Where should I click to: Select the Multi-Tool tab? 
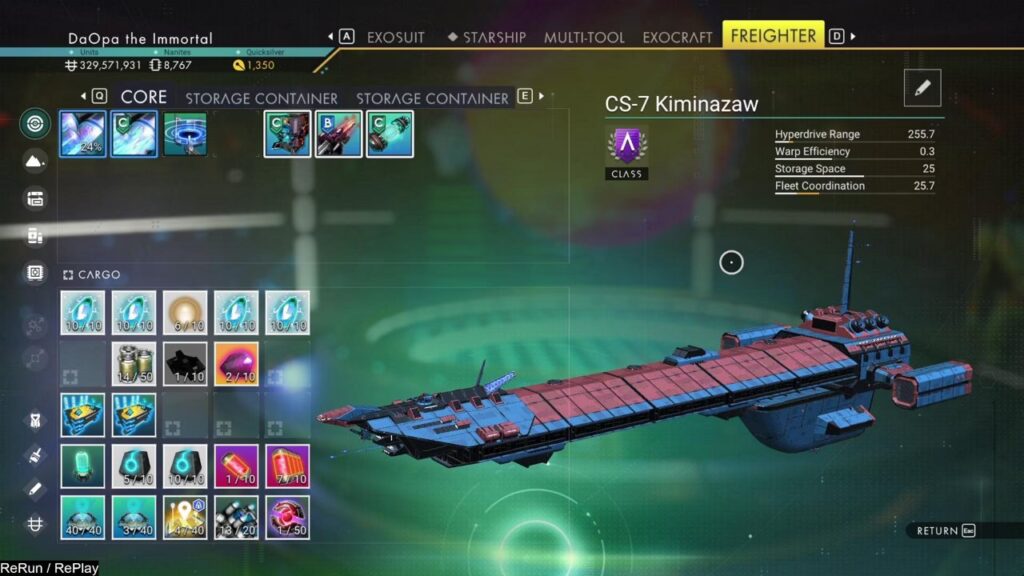click(586, 37)
